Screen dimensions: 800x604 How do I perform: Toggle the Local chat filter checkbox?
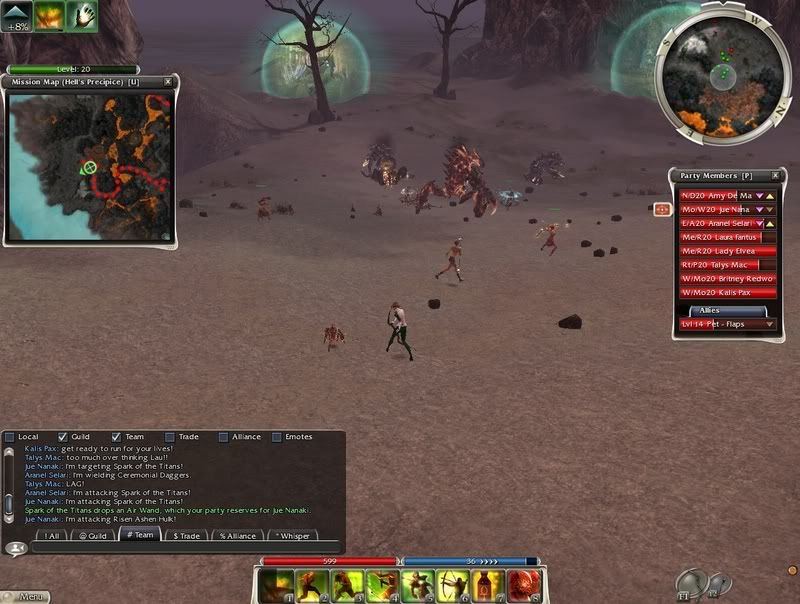tap(10, 437)
